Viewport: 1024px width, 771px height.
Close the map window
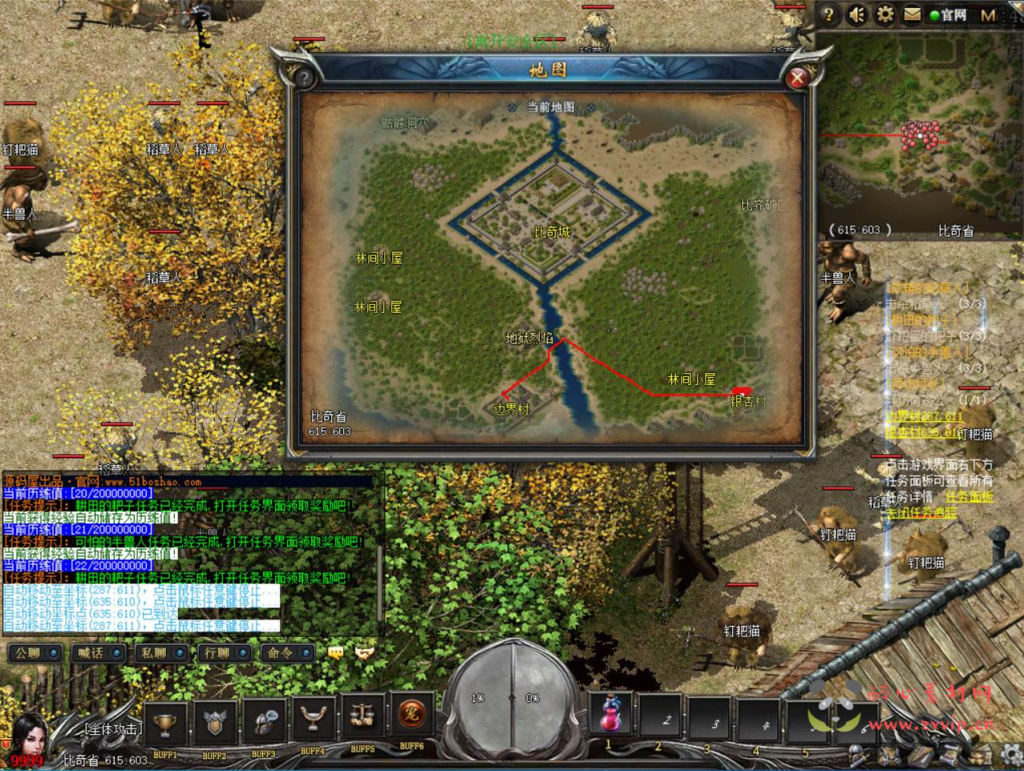[x=797, y=78]
